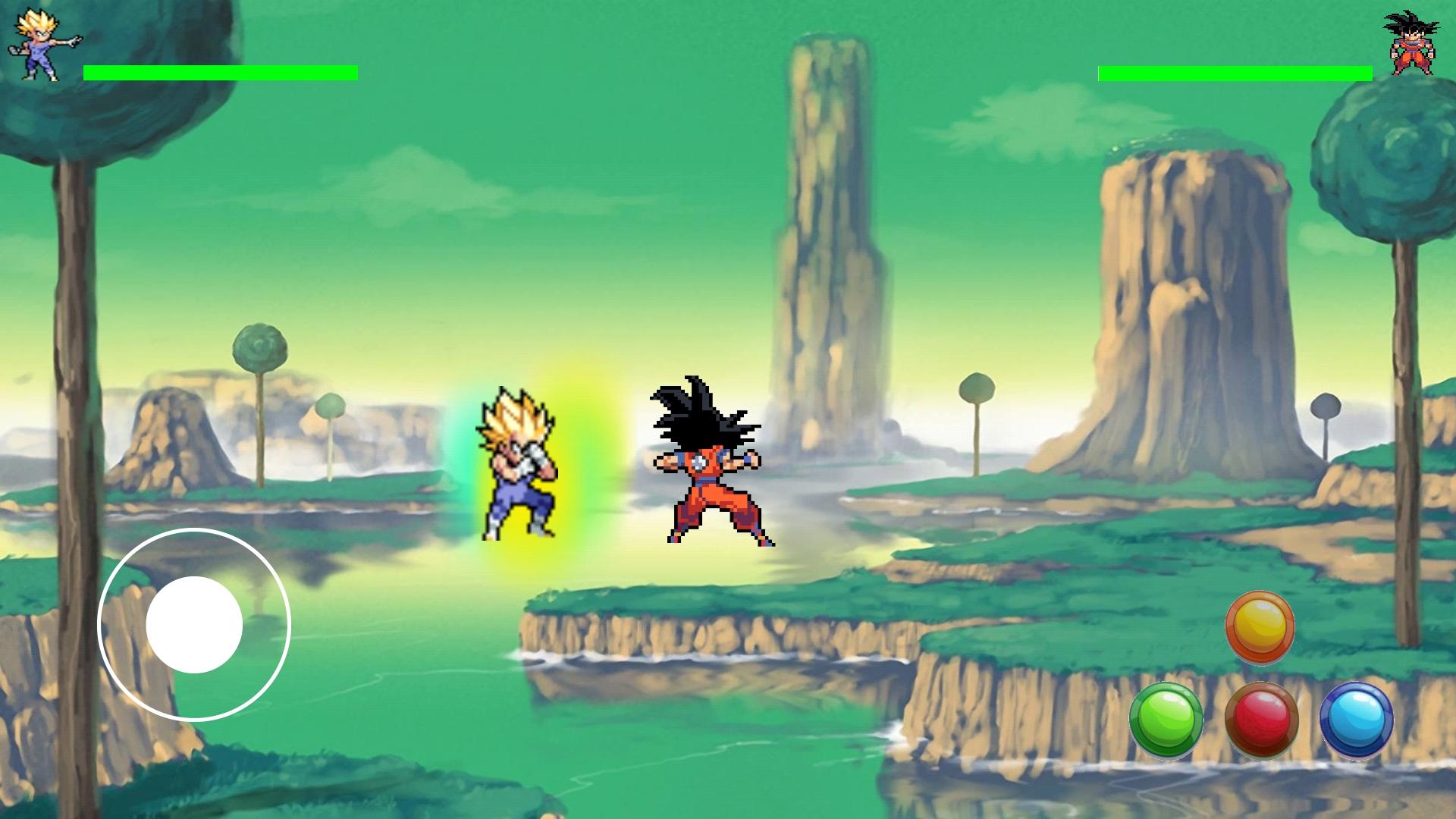Touch the white virtual joystick knob
The image size is (1456, 819).
194,625
